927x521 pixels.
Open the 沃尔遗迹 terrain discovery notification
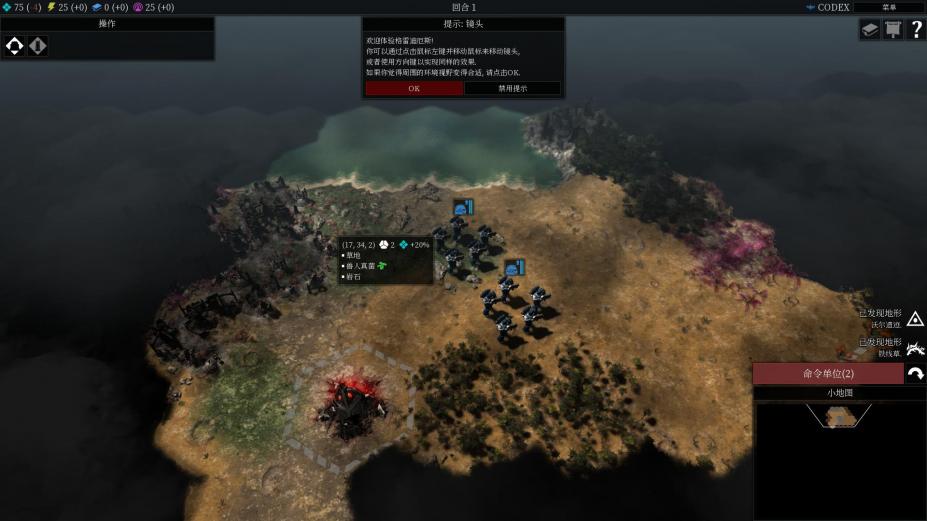coord(915,319)
